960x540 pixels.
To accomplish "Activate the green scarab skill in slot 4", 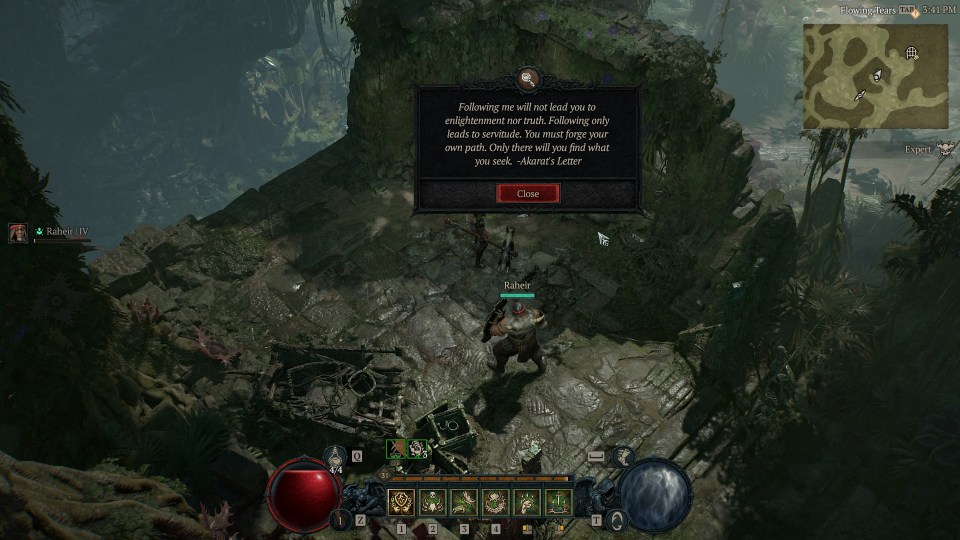I will [495, 501].
